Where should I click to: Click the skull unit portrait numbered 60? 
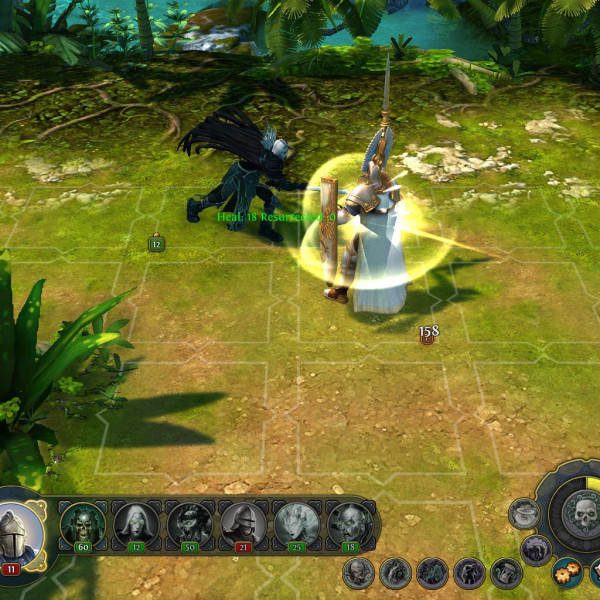[82, 523]
